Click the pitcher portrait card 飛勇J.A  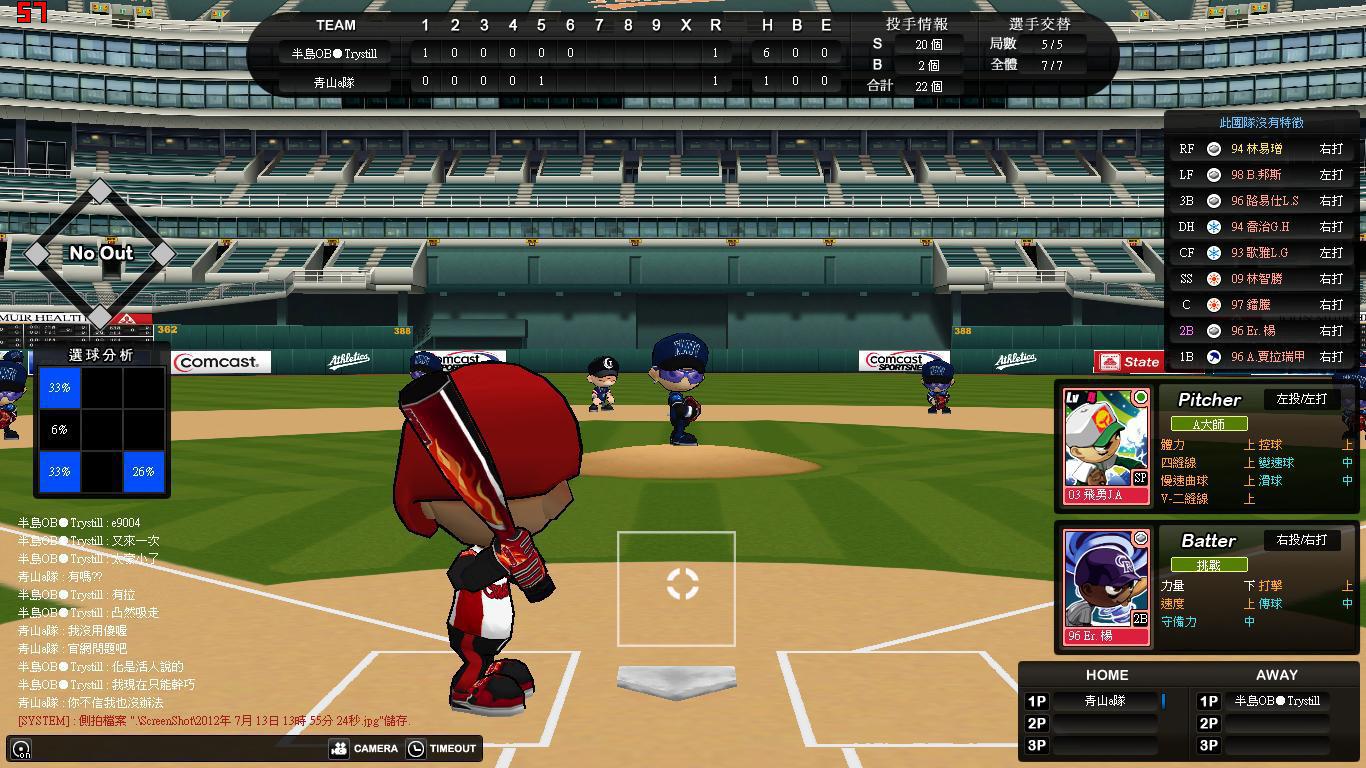click(x=1106, y=446)
